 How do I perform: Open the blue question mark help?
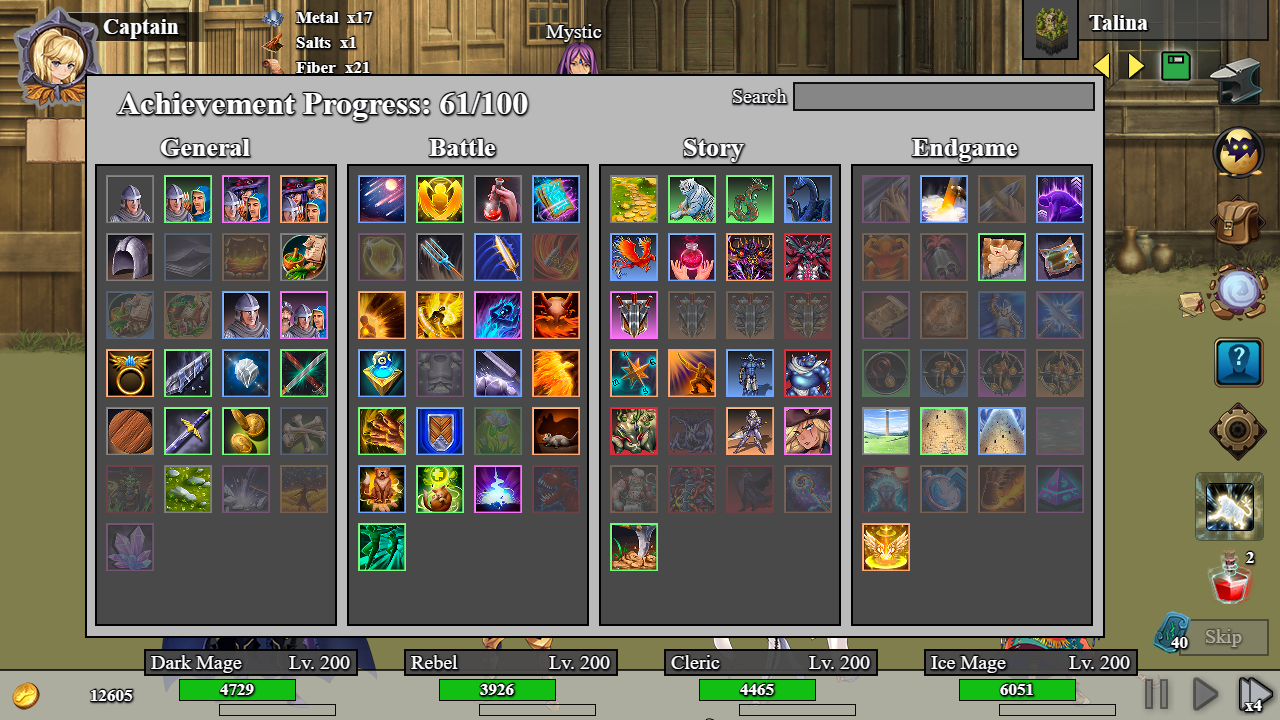pyautogui.click(x=1238, y=362)
